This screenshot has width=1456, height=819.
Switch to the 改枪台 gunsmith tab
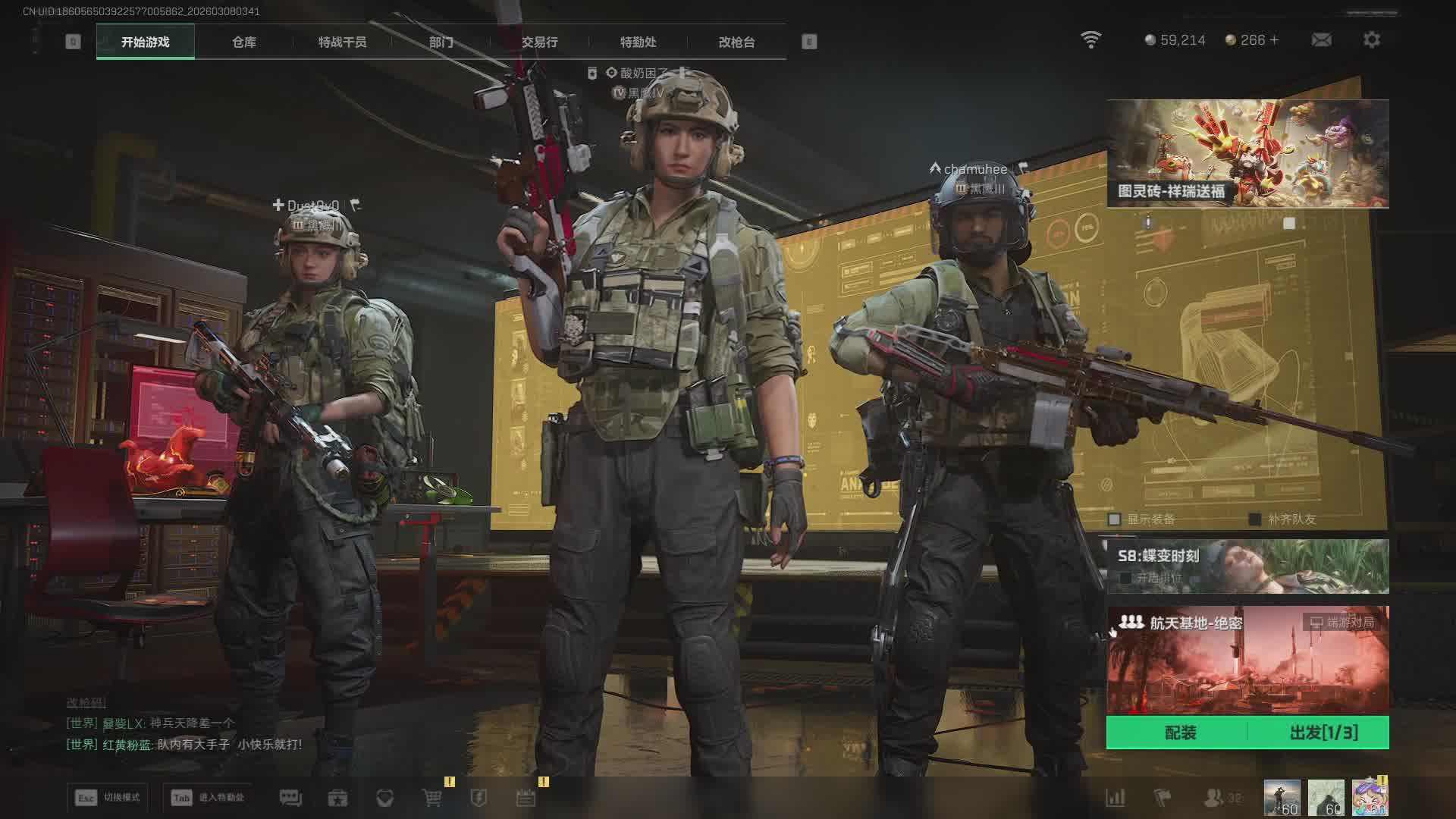(x=736, y=42)
